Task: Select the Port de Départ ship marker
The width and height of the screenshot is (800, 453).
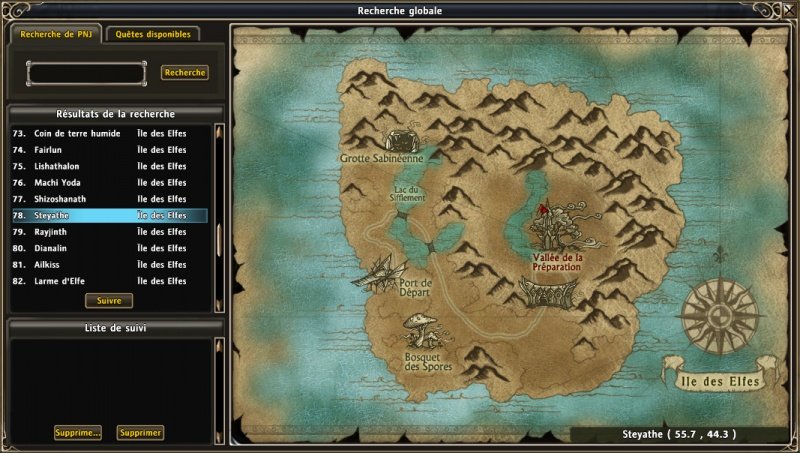Action: pyautogui.click(x=380, y=270)
